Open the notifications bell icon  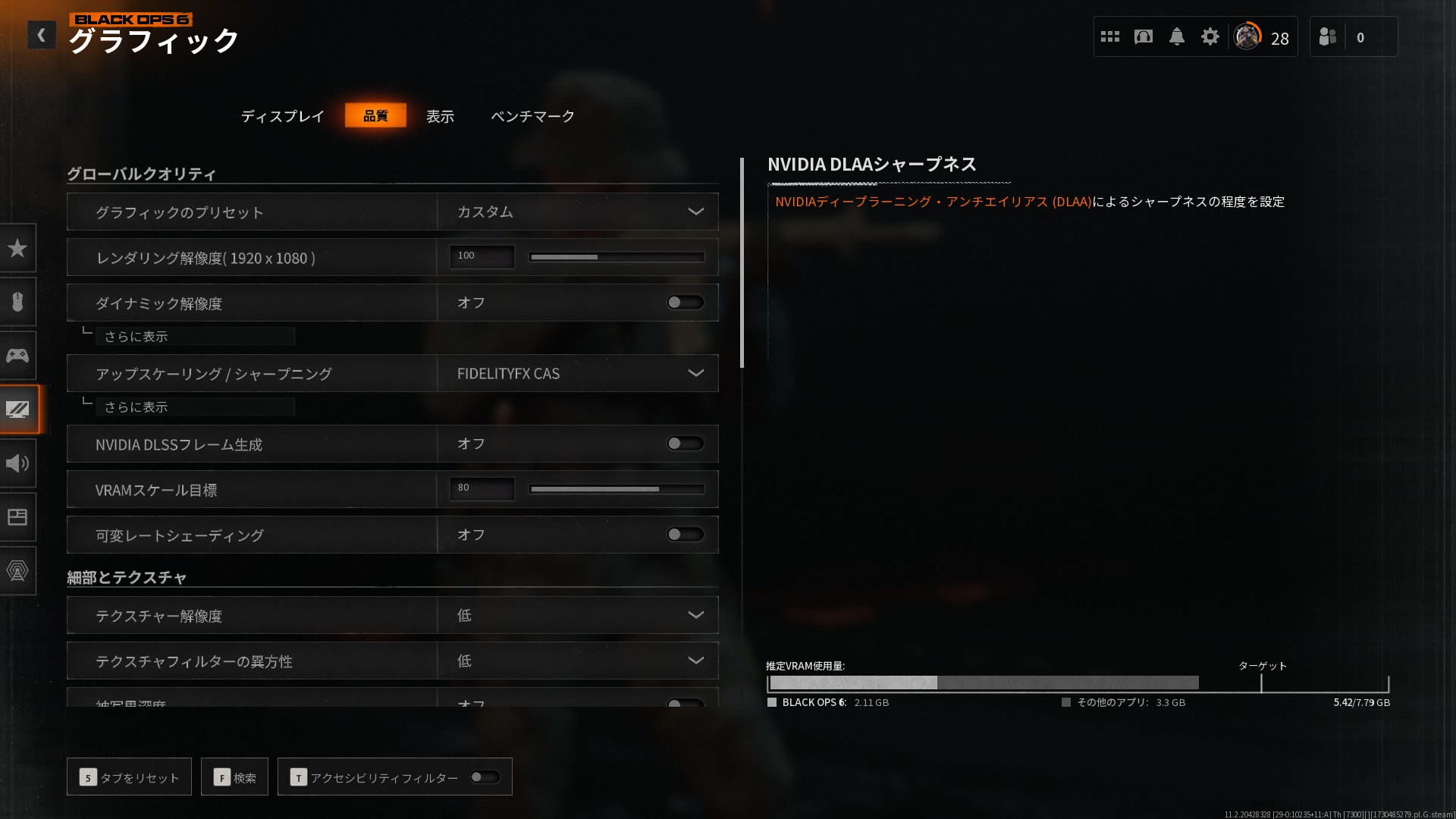[1177, 36]
